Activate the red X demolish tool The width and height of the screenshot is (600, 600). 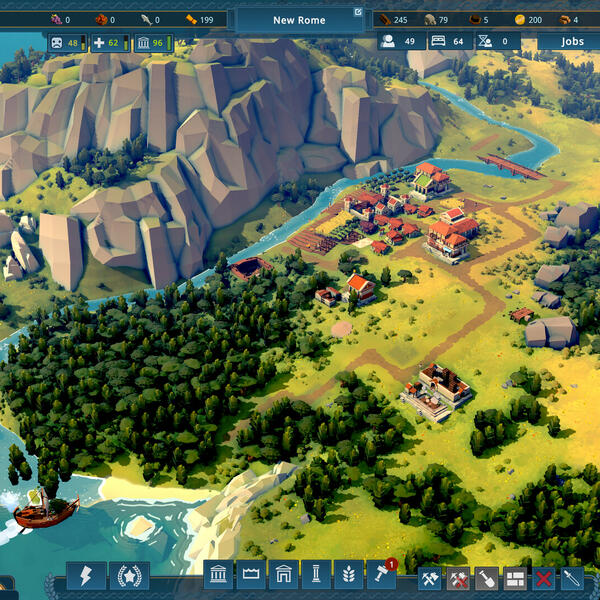[544, 577]
